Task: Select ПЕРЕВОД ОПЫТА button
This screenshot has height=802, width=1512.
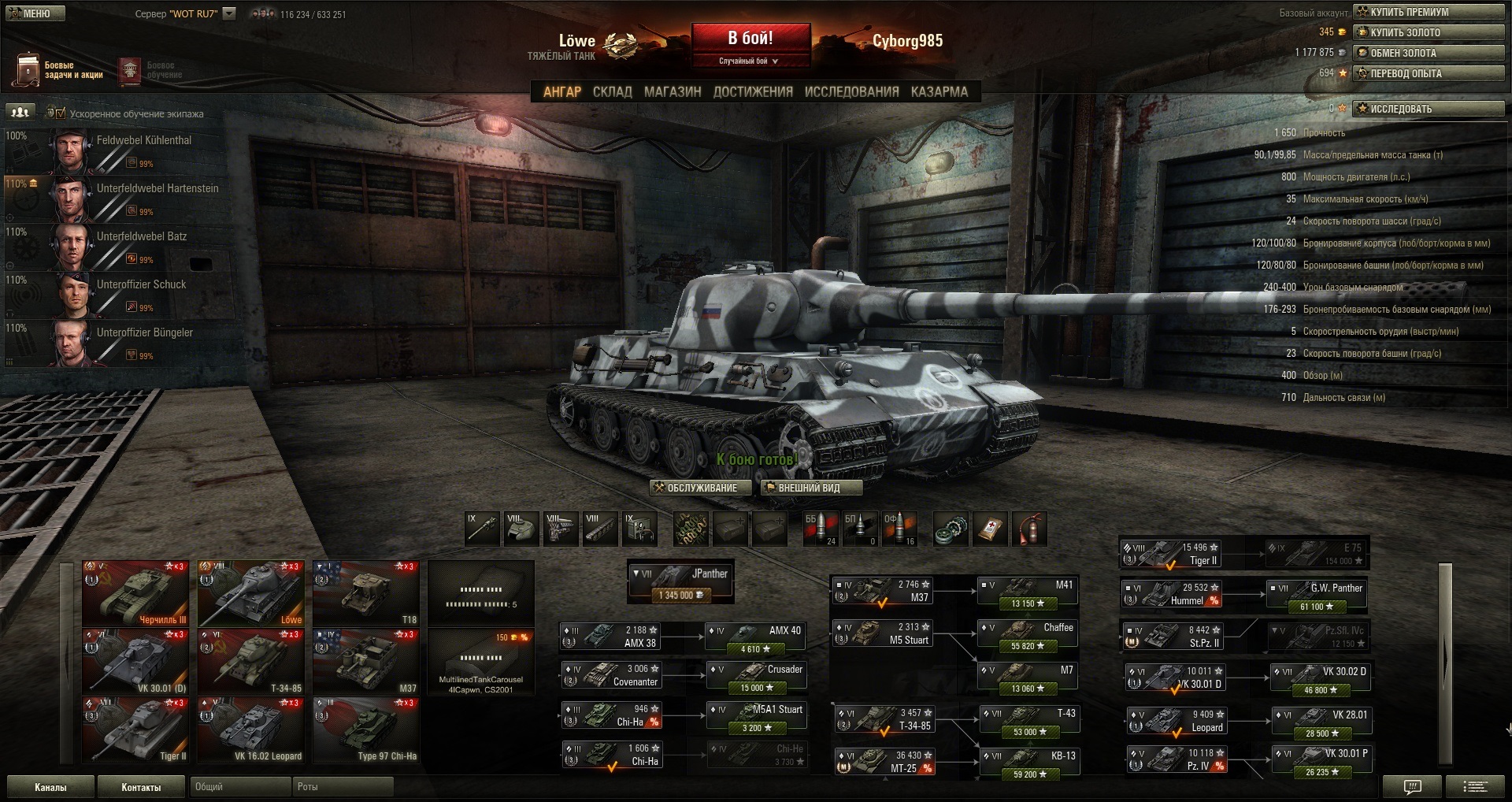Action: pos(1429,73)
